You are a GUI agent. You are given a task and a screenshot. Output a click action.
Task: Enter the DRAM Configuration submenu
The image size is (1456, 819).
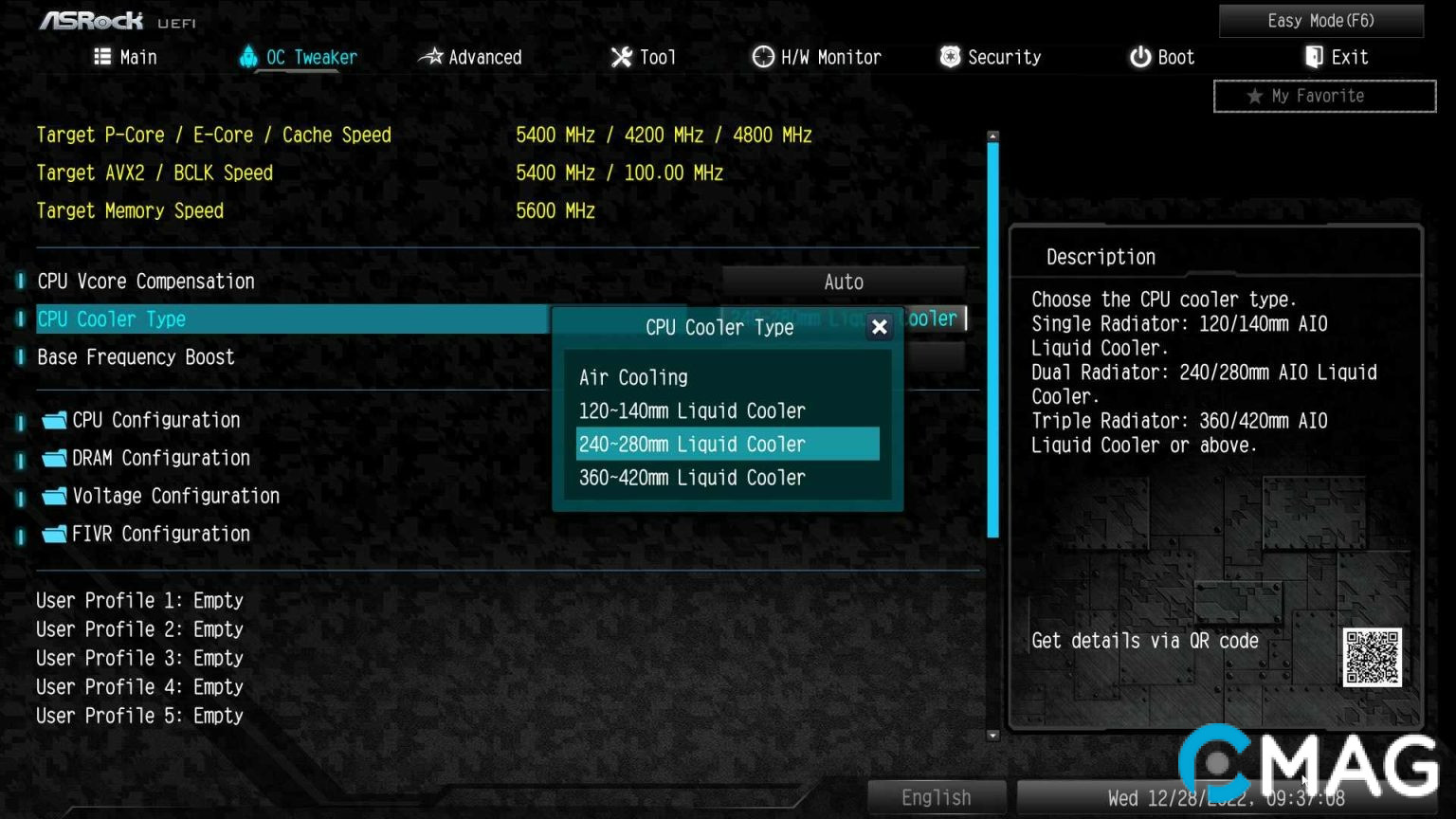(x=160, y=458)
